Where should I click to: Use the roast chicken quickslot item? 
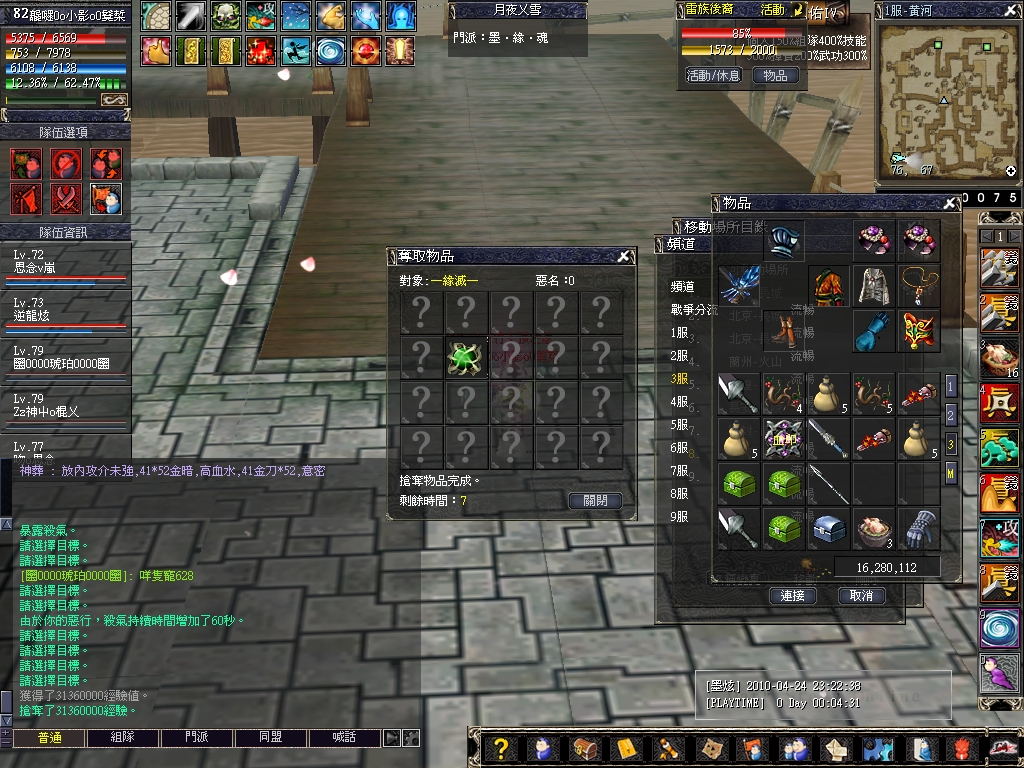coord(1000,357)
